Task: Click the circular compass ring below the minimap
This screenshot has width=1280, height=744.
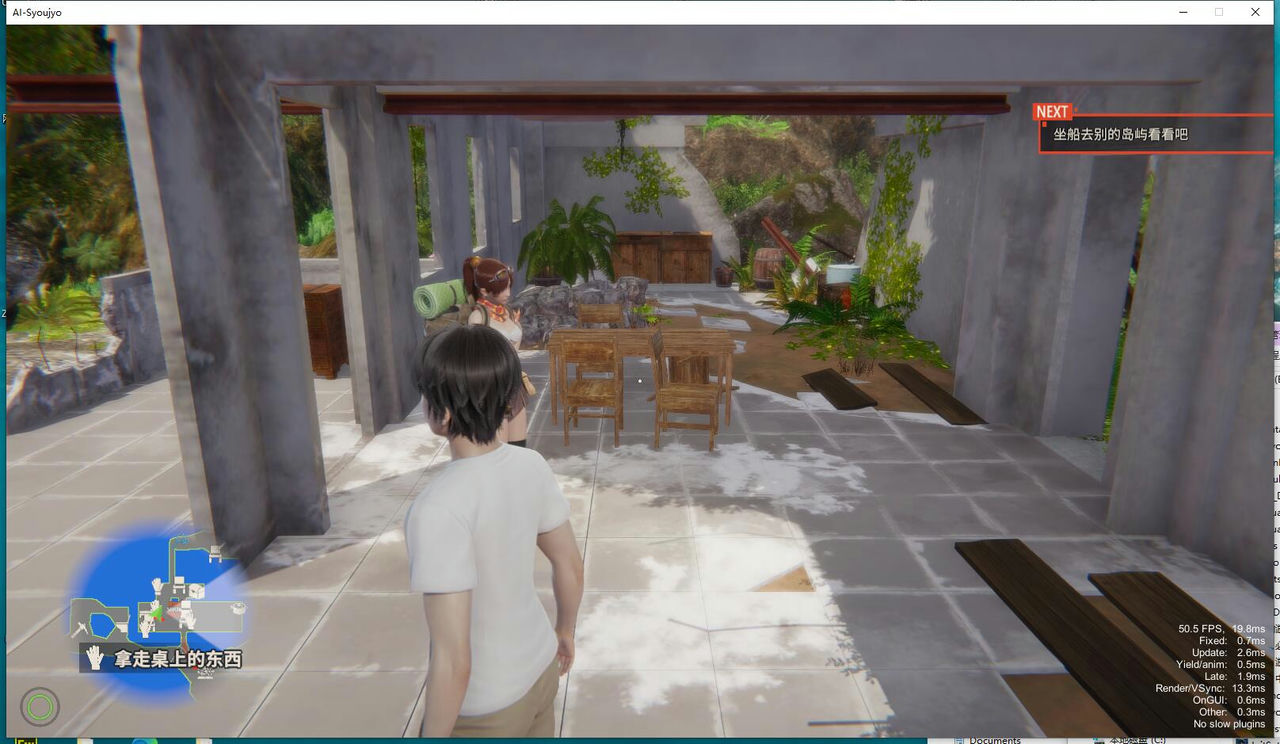Action: [38, 708]
